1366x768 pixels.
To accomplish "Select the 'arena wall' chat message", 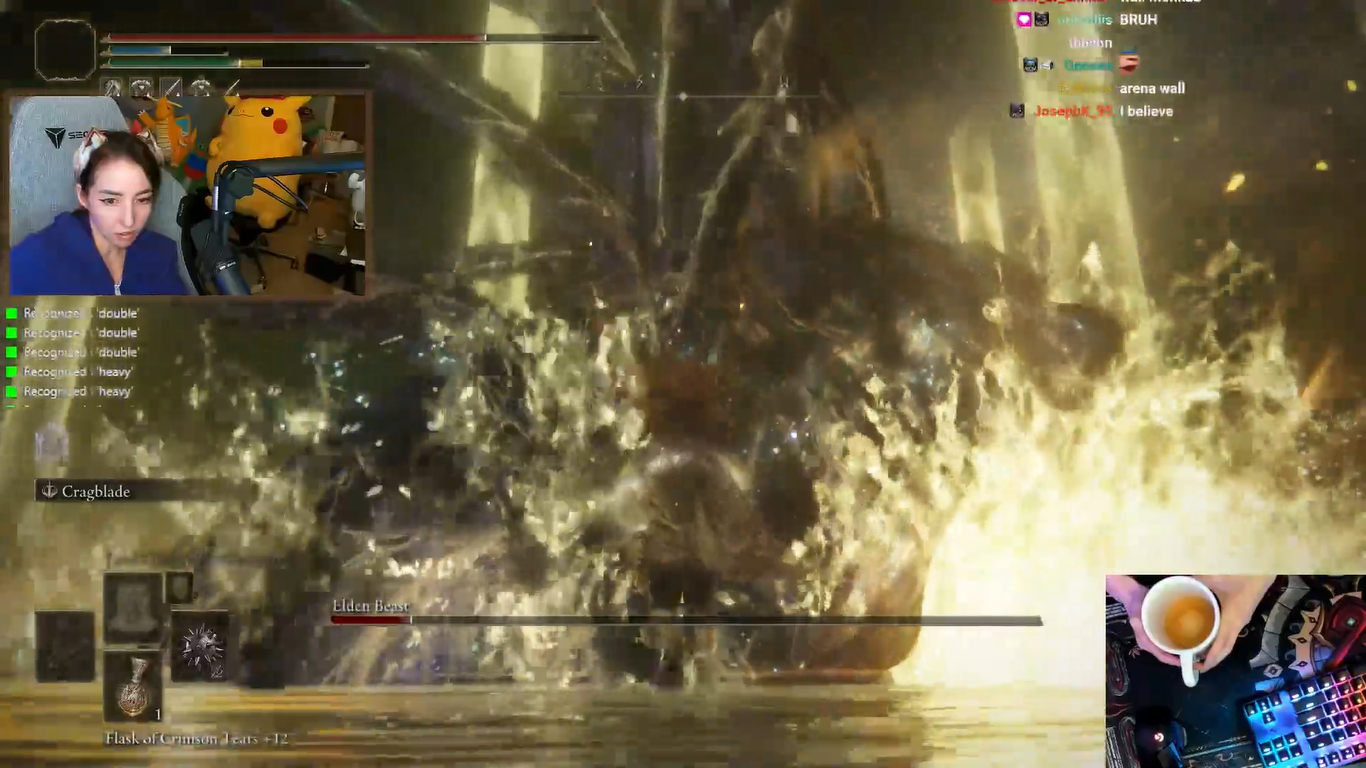I will click(1153, 88).
